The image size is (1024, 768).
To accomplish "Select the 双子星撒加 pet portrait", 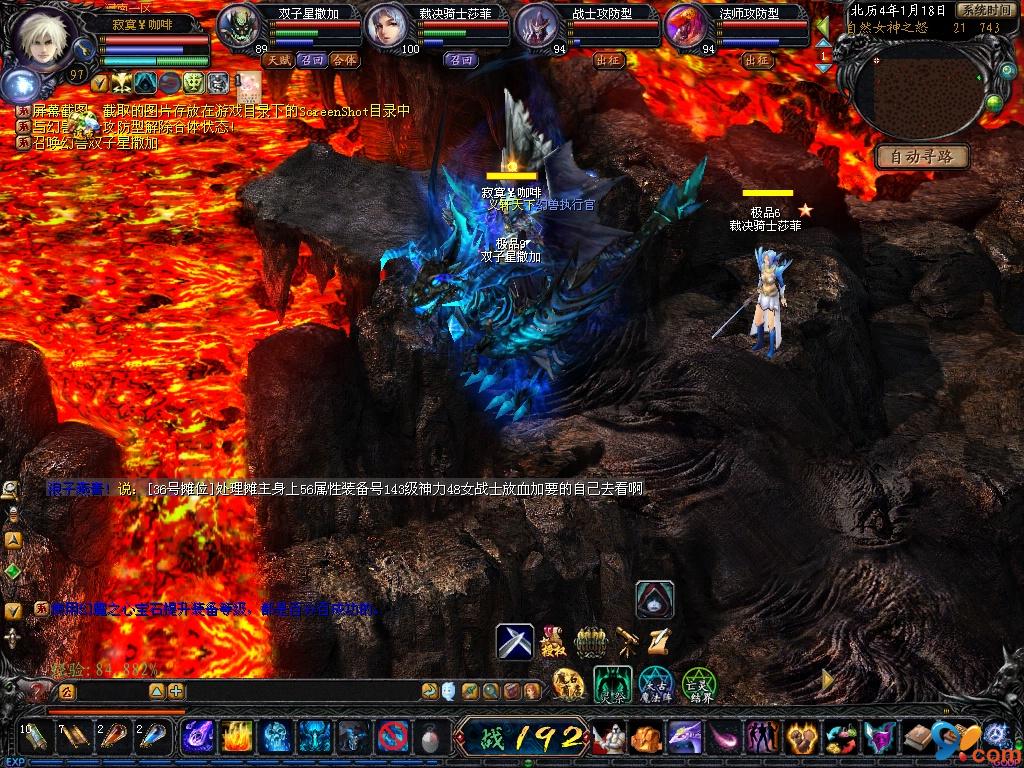I will tap(238, 25).
